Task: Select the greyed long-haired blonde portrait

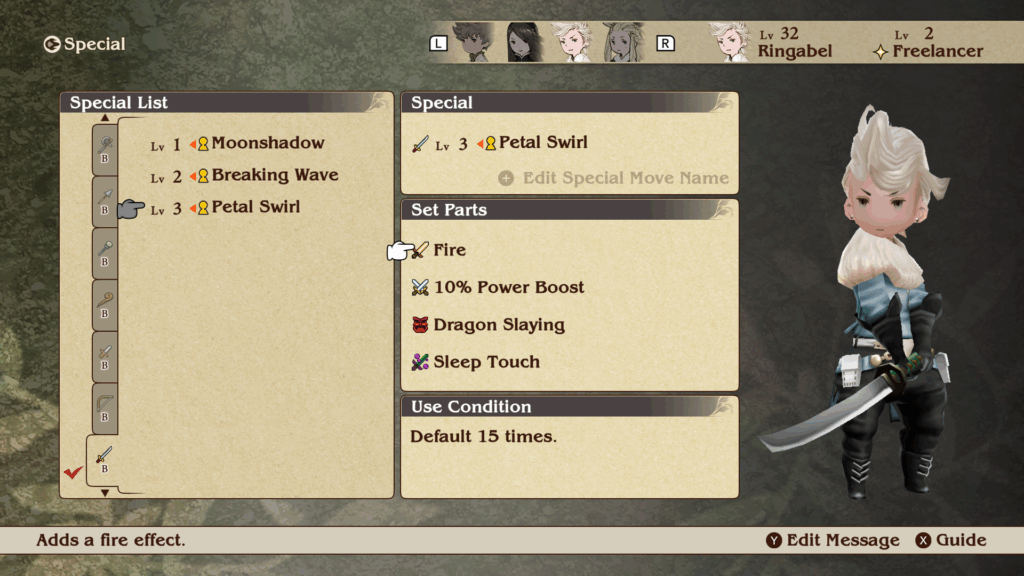Action: click(x=621, y=43)
